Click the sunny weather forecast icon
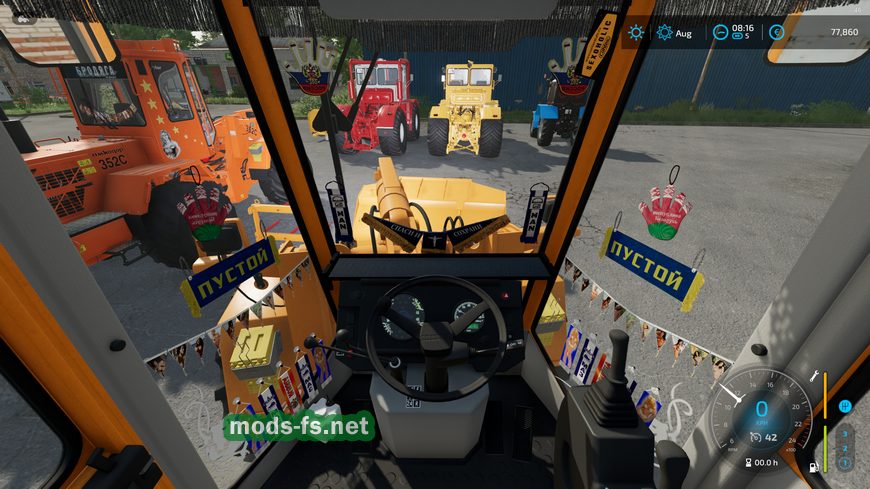Image resolution: width=870 pixels, height=489 pixels. pyautogui.click(x=636, y=33)
